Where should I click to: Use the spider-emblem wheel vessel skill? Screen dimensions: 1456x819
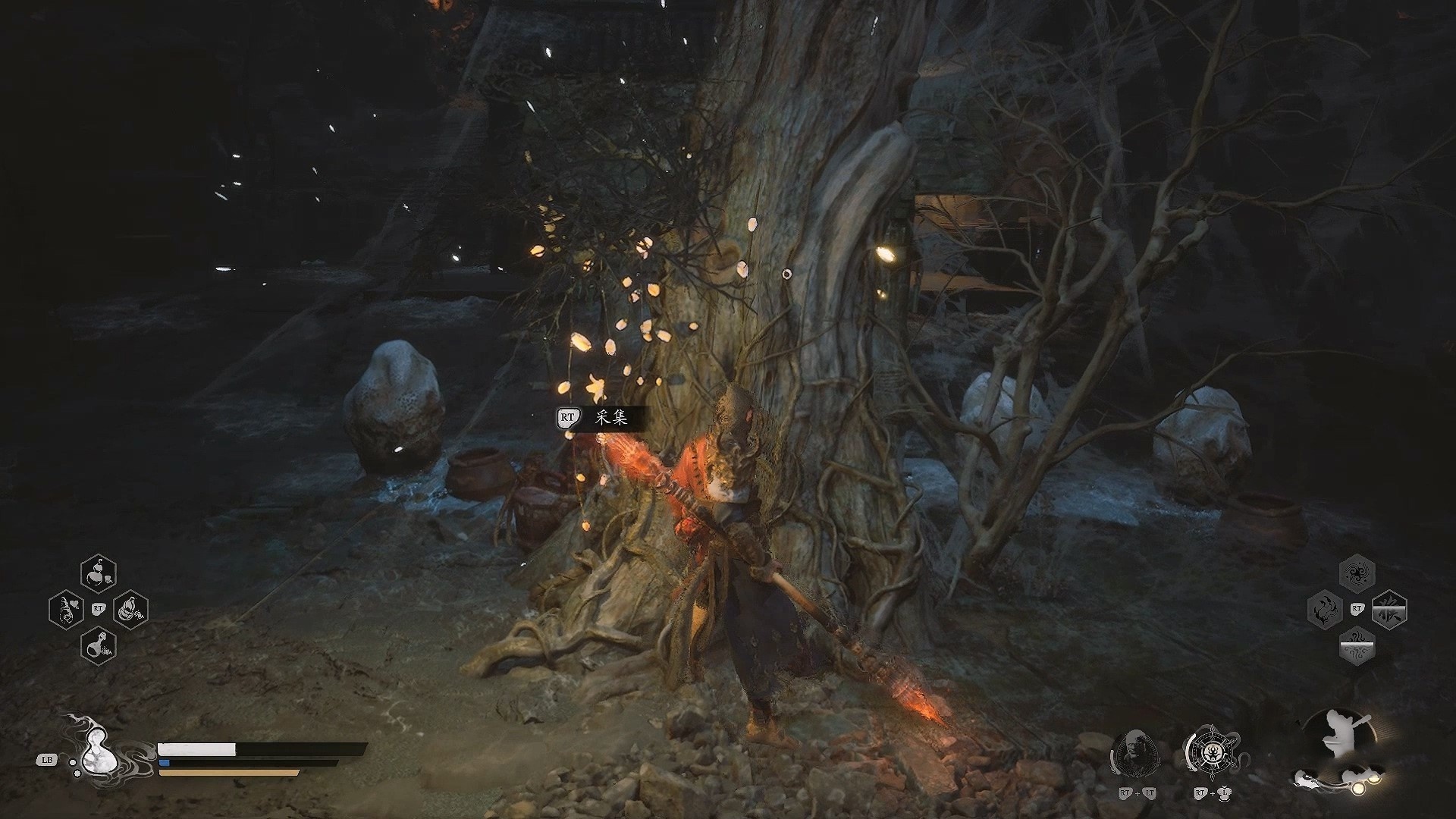(x=1212, y=756)
